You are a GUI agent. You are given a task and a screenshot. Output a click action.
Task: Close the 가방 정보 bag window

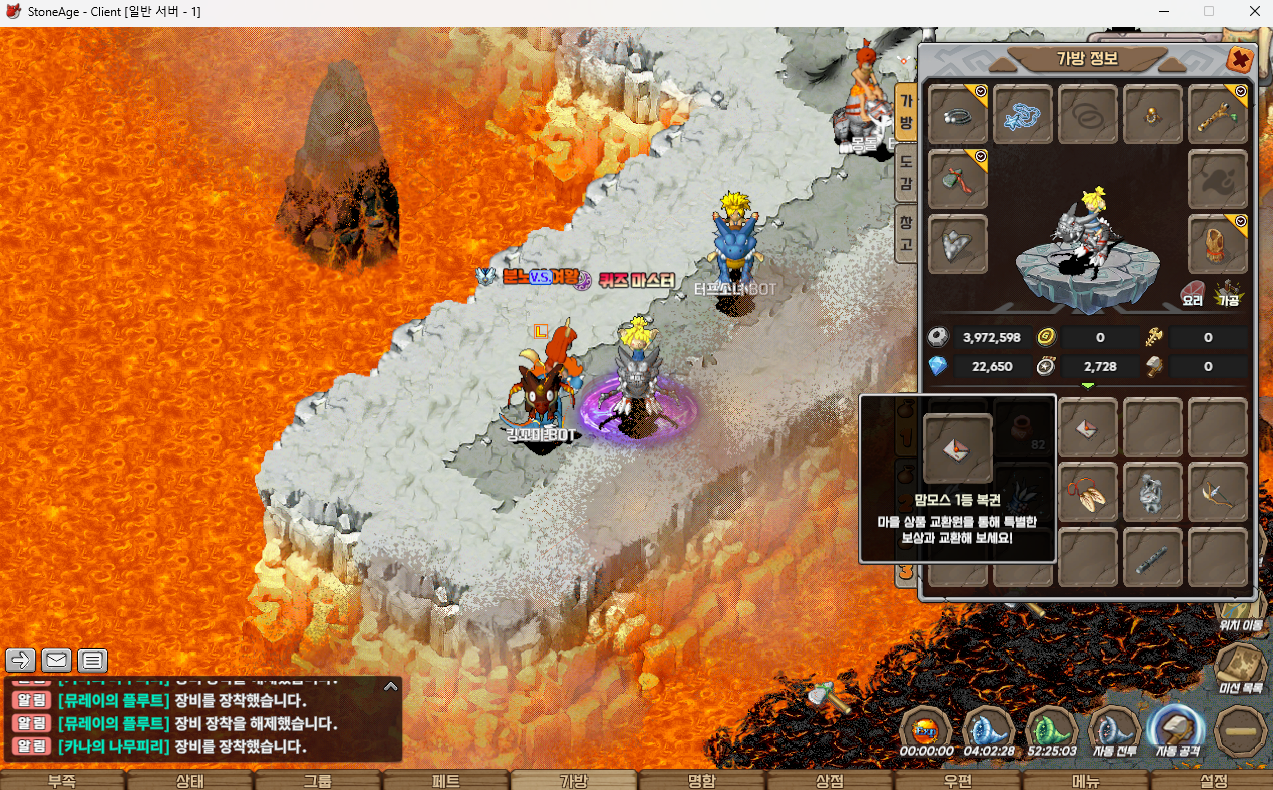1240,60
